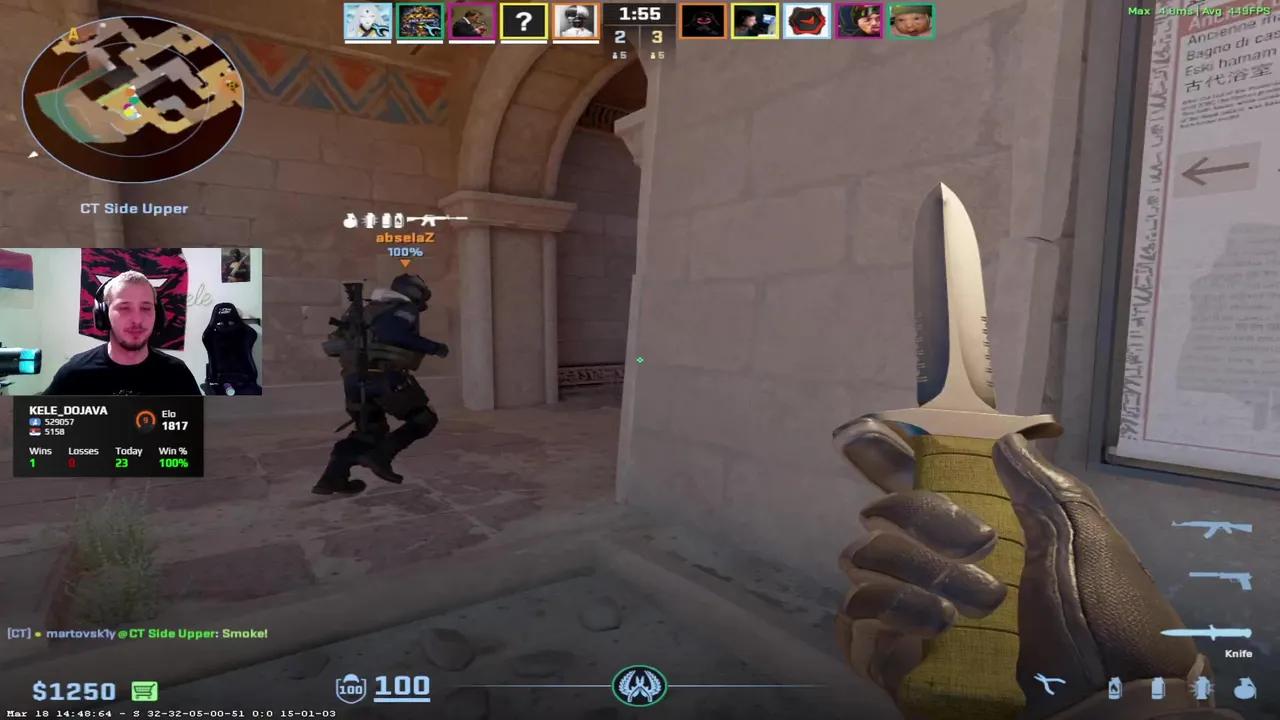The height and width of the screenshot is (720, 1280).
Task: Click the decoy grenade icon
Action: click(1244, 688)
